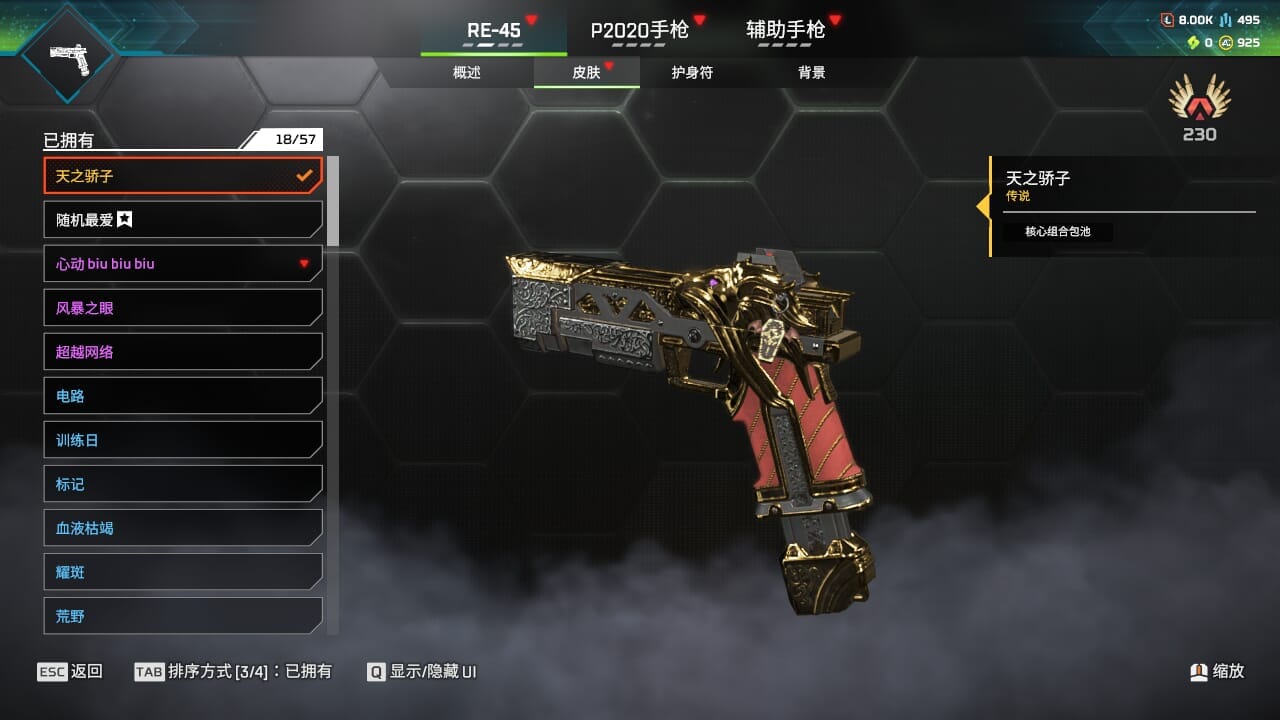Open the 概述 overview tab

[467, 73]
